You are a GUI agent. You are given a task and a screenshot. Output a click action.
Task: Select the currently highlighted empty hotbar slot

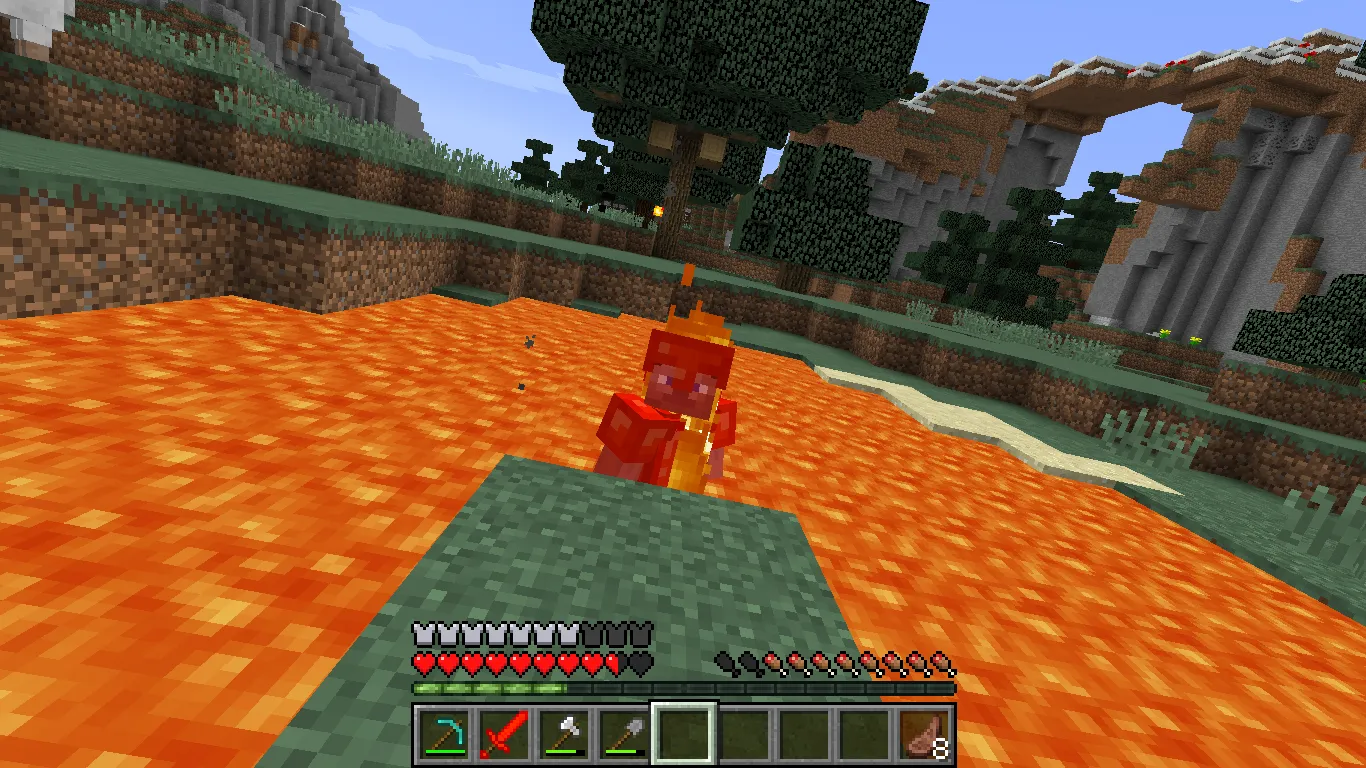pos(683,731)
